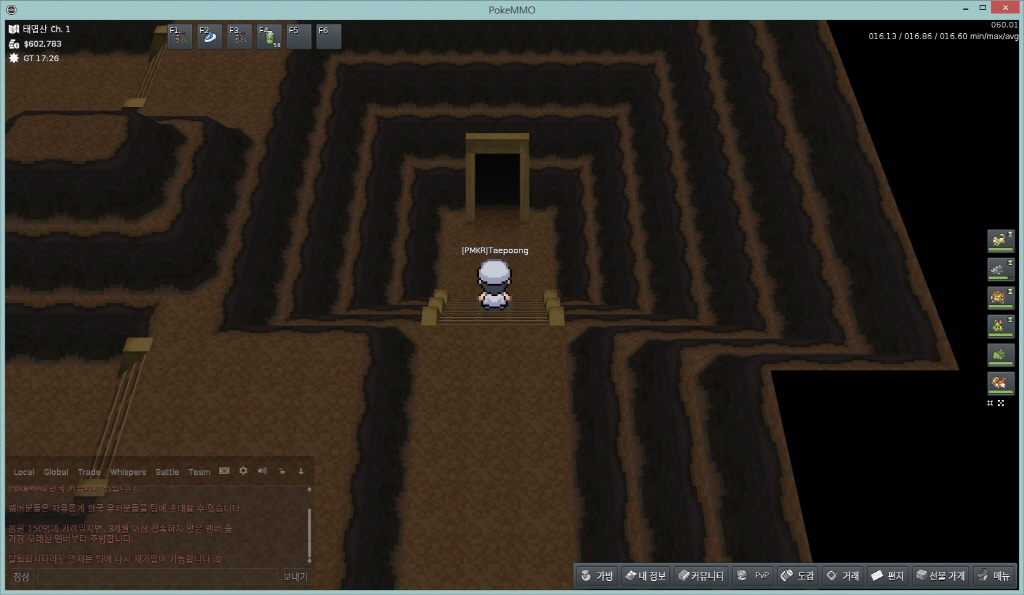Image resolution: width=1024 pixels, height=595 pixels.
Task: Open the PvP menu
Action: [x=753, y=576]
